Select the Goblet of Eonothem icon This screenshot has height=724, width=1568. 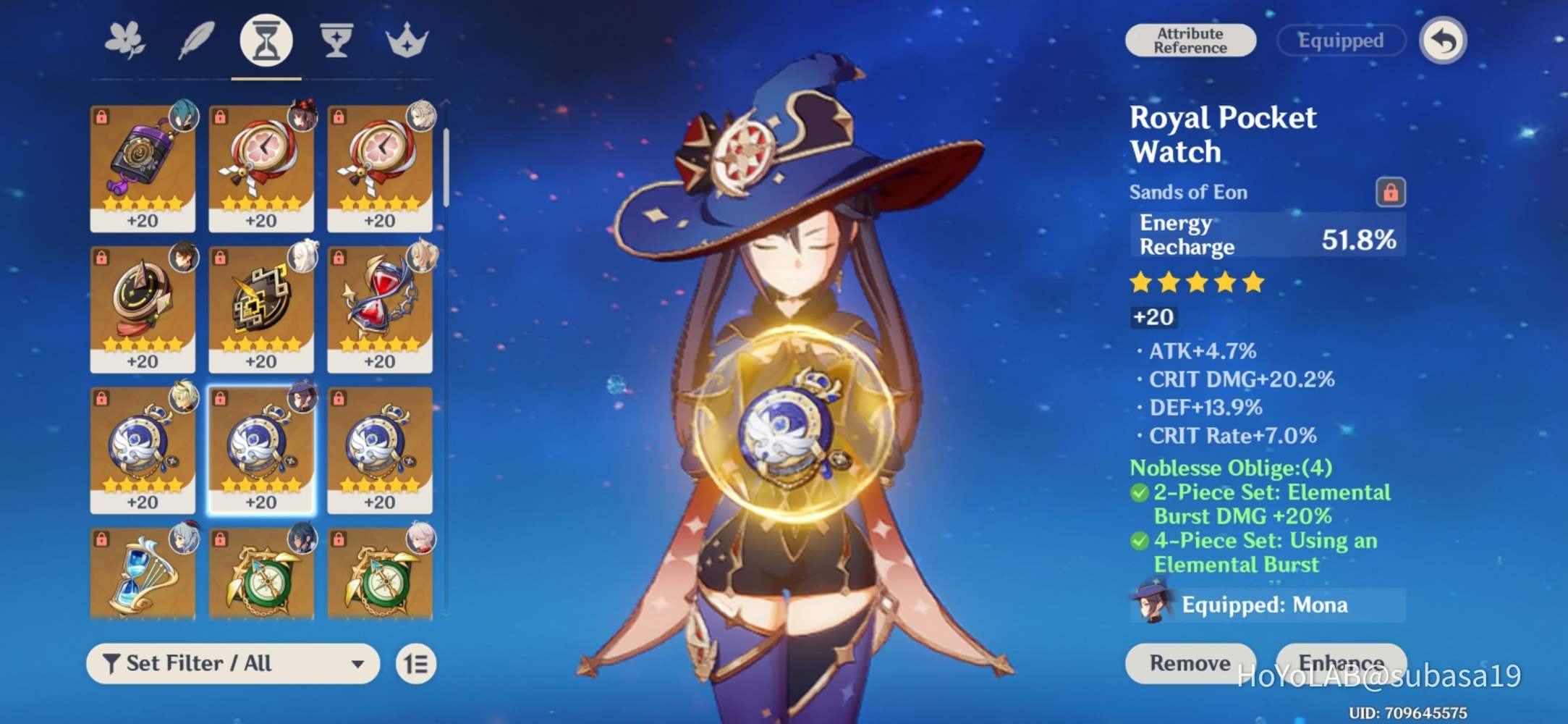click(335, 41)
